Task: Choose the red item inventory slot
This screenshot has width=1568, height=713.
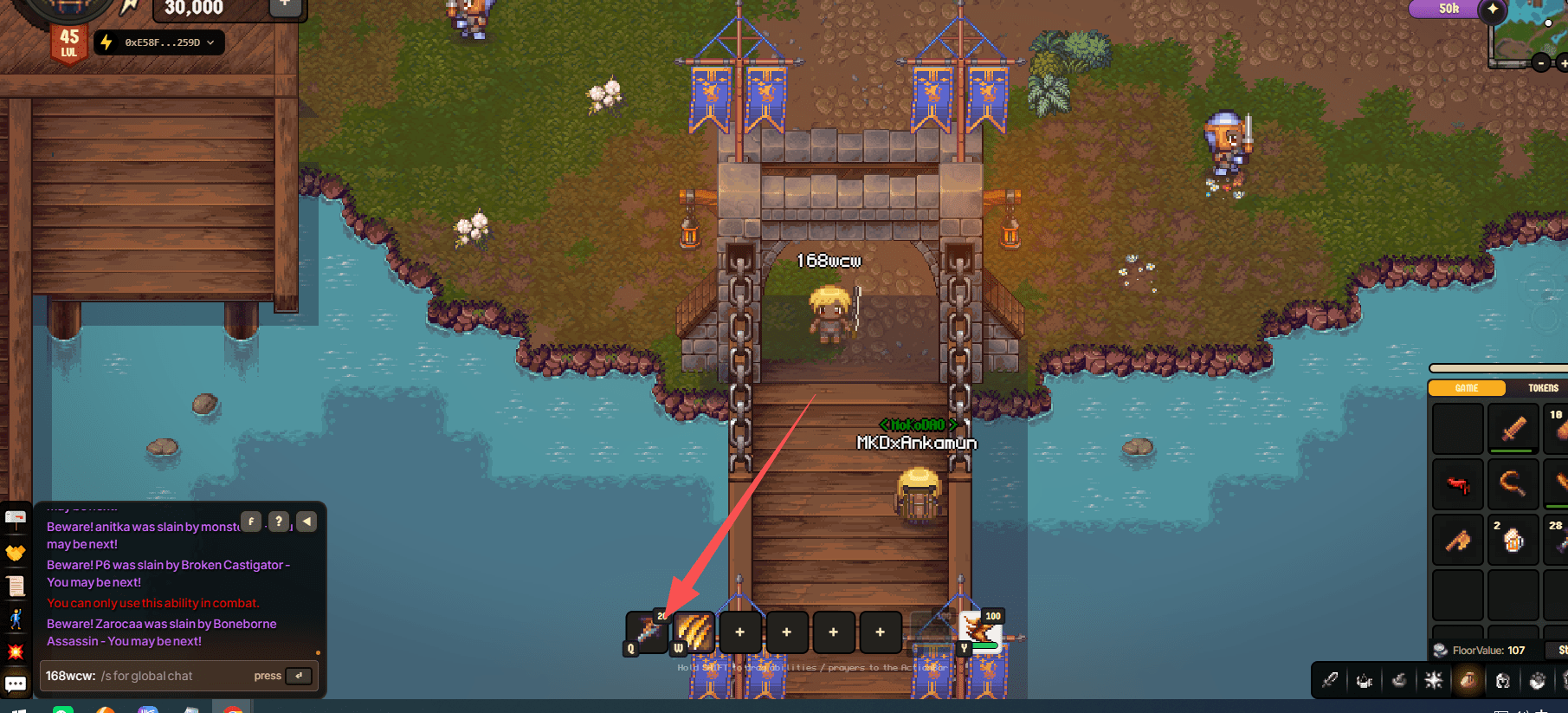Action: click(1458, 484)
